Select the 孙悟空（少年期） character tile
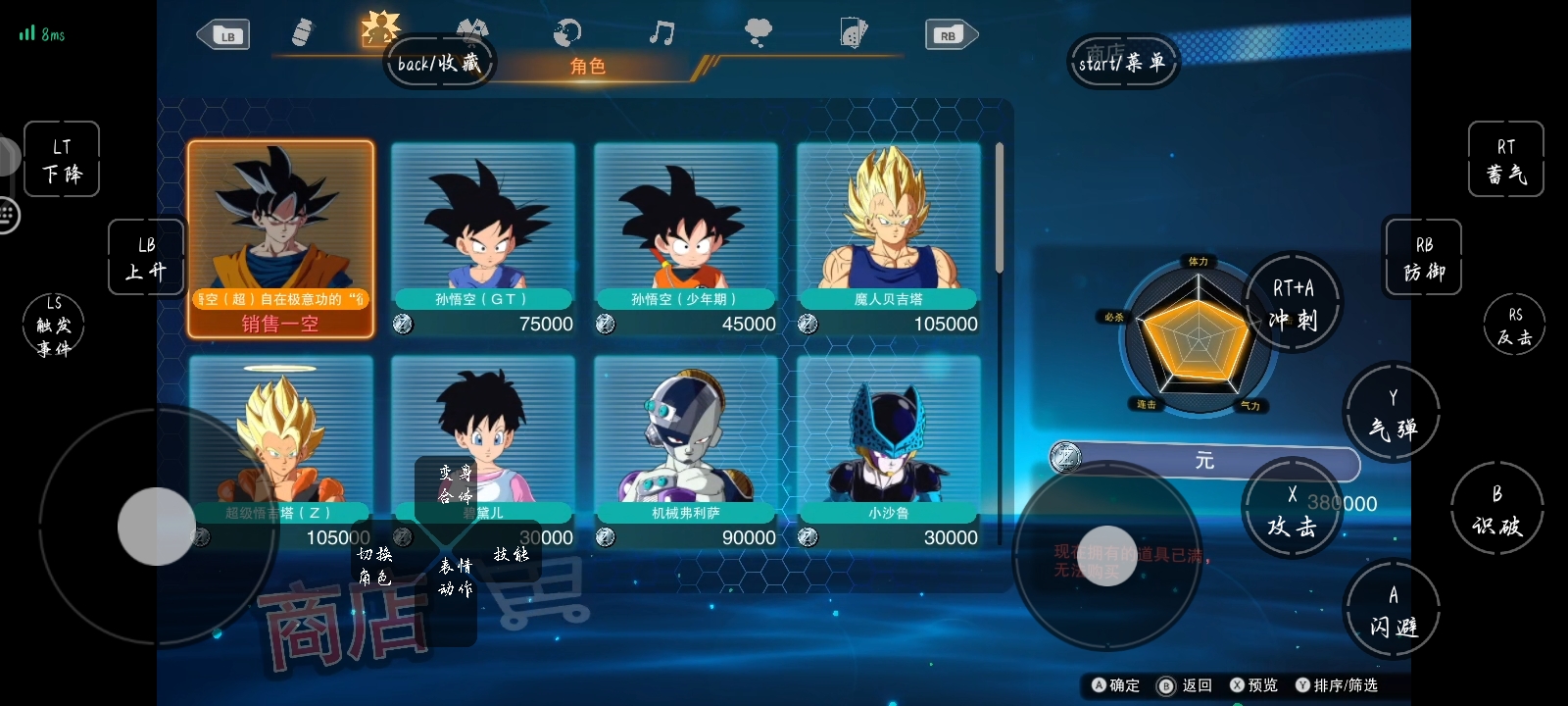The image size is (1568, 706). pos(685,238)
